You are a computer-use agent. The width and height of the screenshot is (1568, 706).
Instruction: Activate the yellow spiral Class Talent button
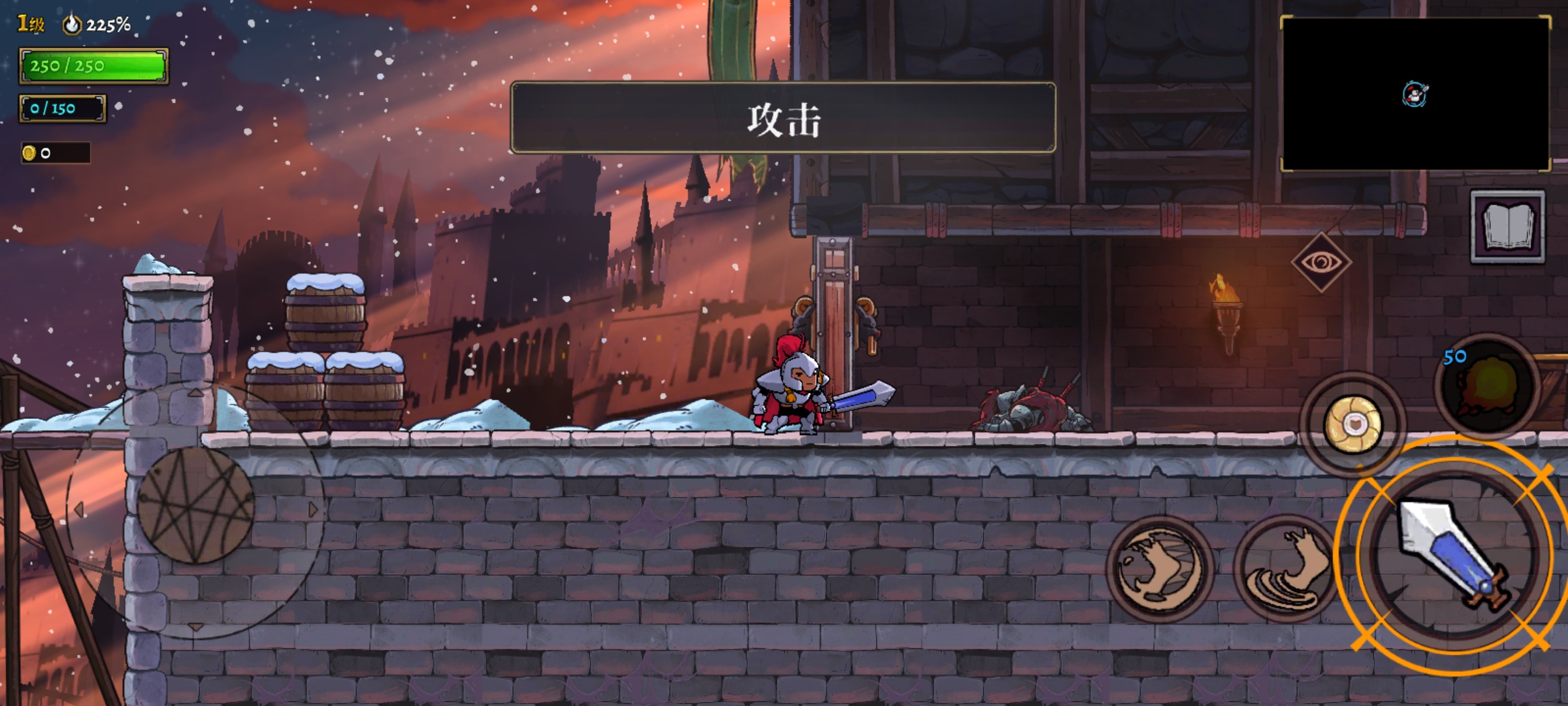click(x=1353, y=424)
